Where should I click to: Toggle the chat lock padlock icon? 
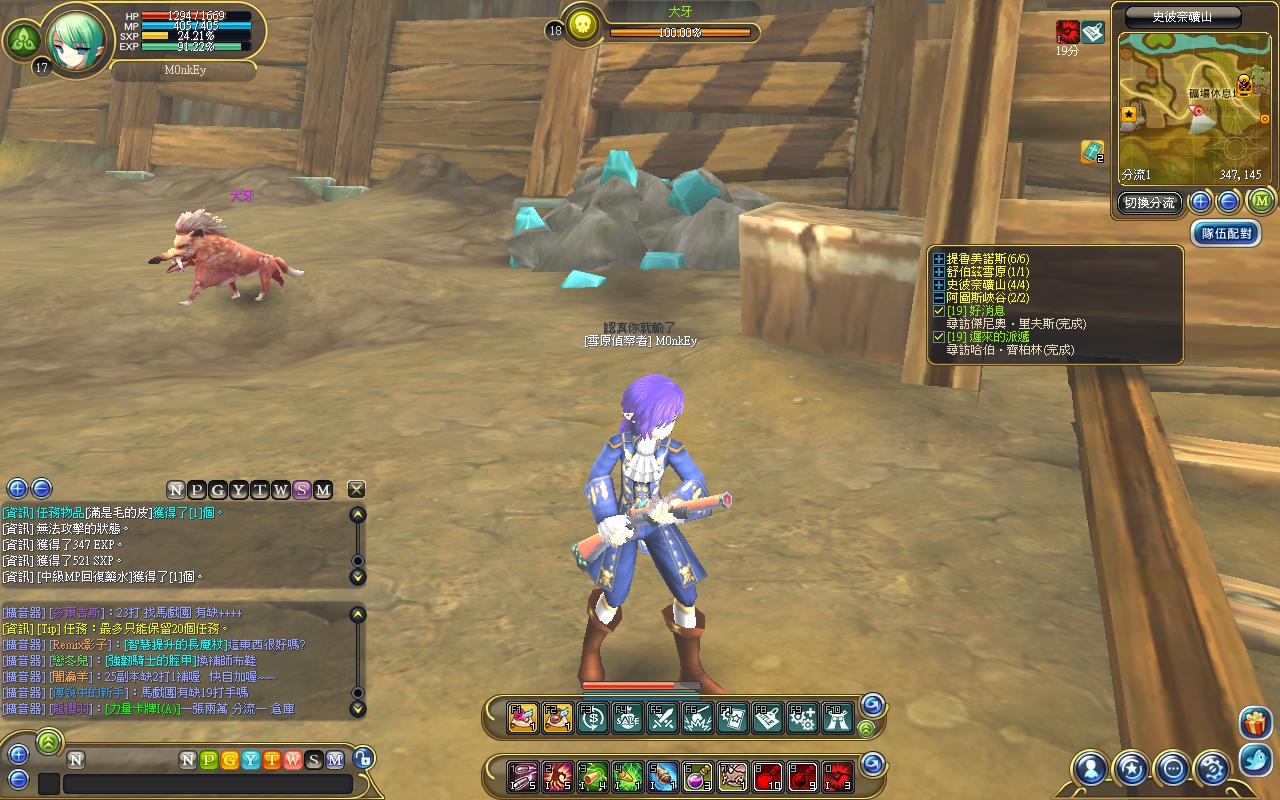click(x=363, y=759)
